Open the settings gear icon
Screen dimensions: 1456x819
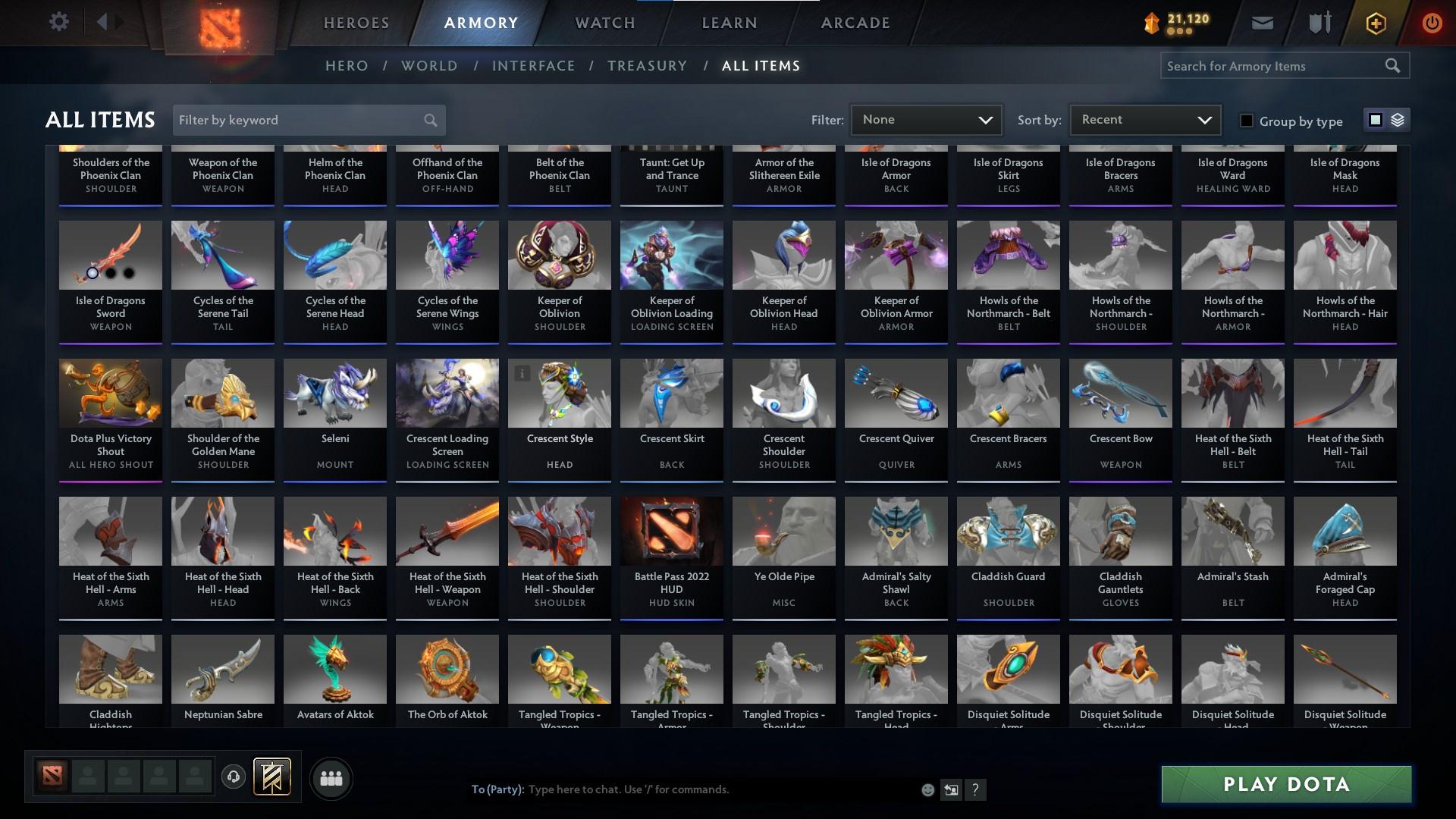(59, 22)
